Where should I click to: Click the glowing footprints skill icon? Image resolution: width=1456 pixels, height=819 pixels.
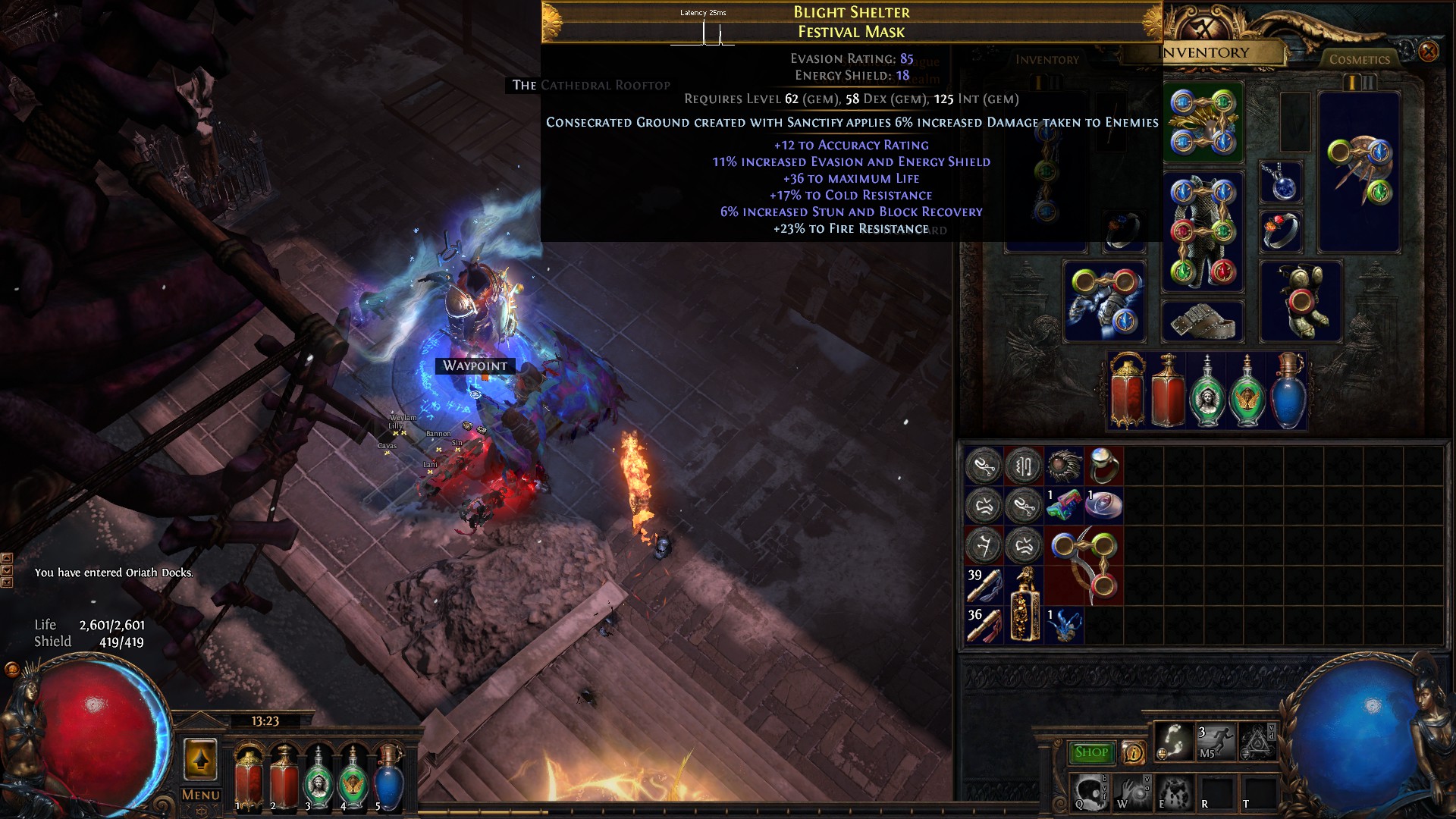1174,741
